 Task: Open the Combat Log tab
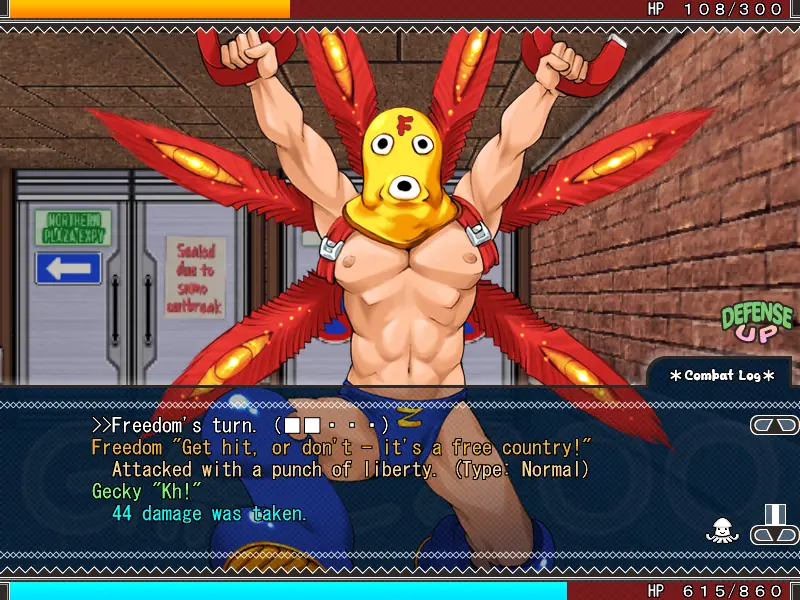click(722, 375)
